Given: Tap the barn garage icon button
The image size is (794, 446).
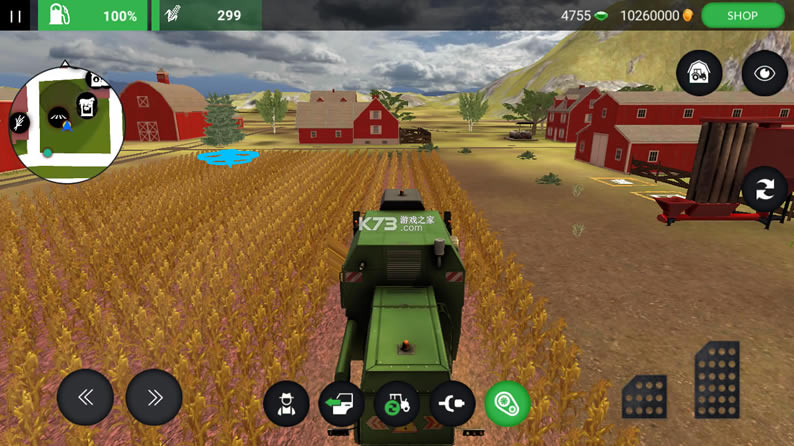Looking at the screenshot, I should (699, 74).
